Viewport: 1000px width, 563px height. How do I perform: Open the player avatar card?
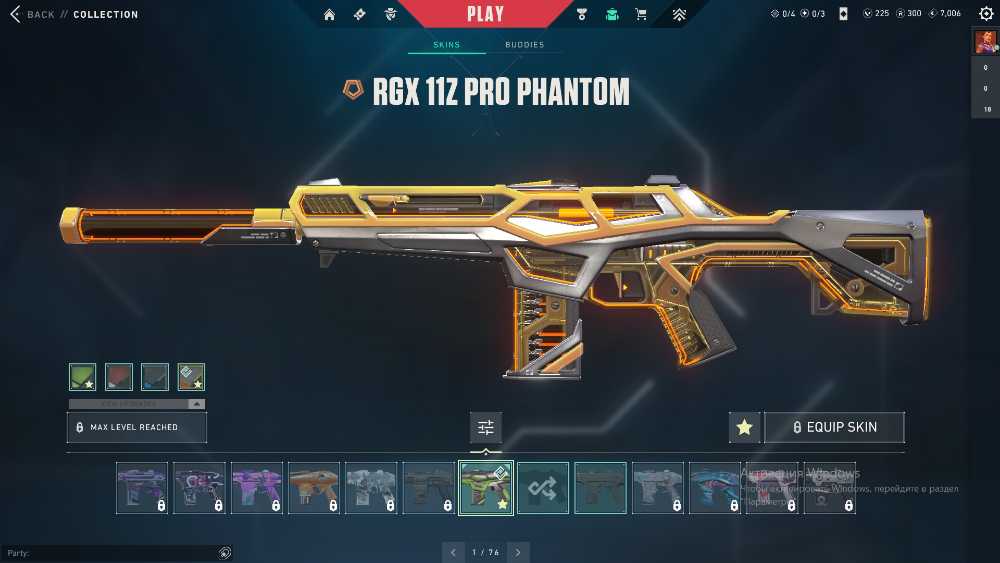pos(984,43)
